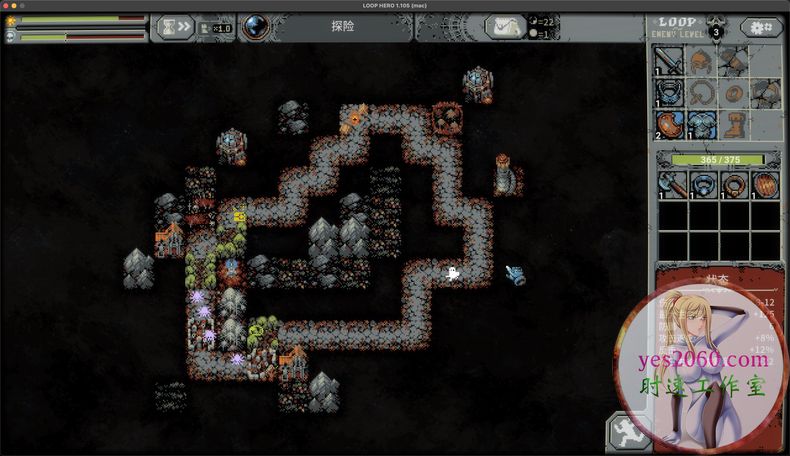Open the settings gear menu
790x456 pixels.
click(x=762, y=27)
